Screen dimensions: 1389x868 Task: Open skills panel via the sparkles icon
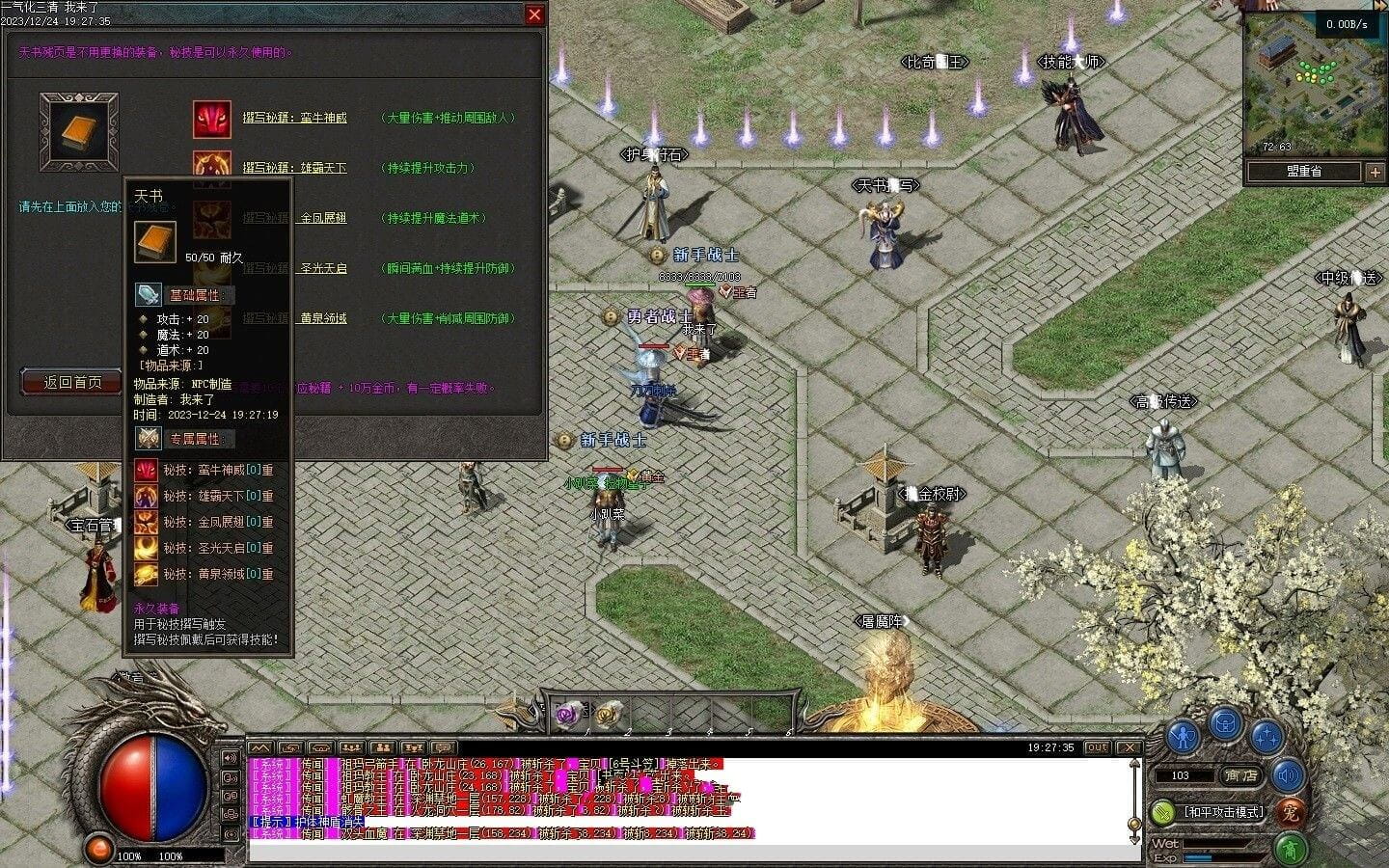click(1266, 738)
